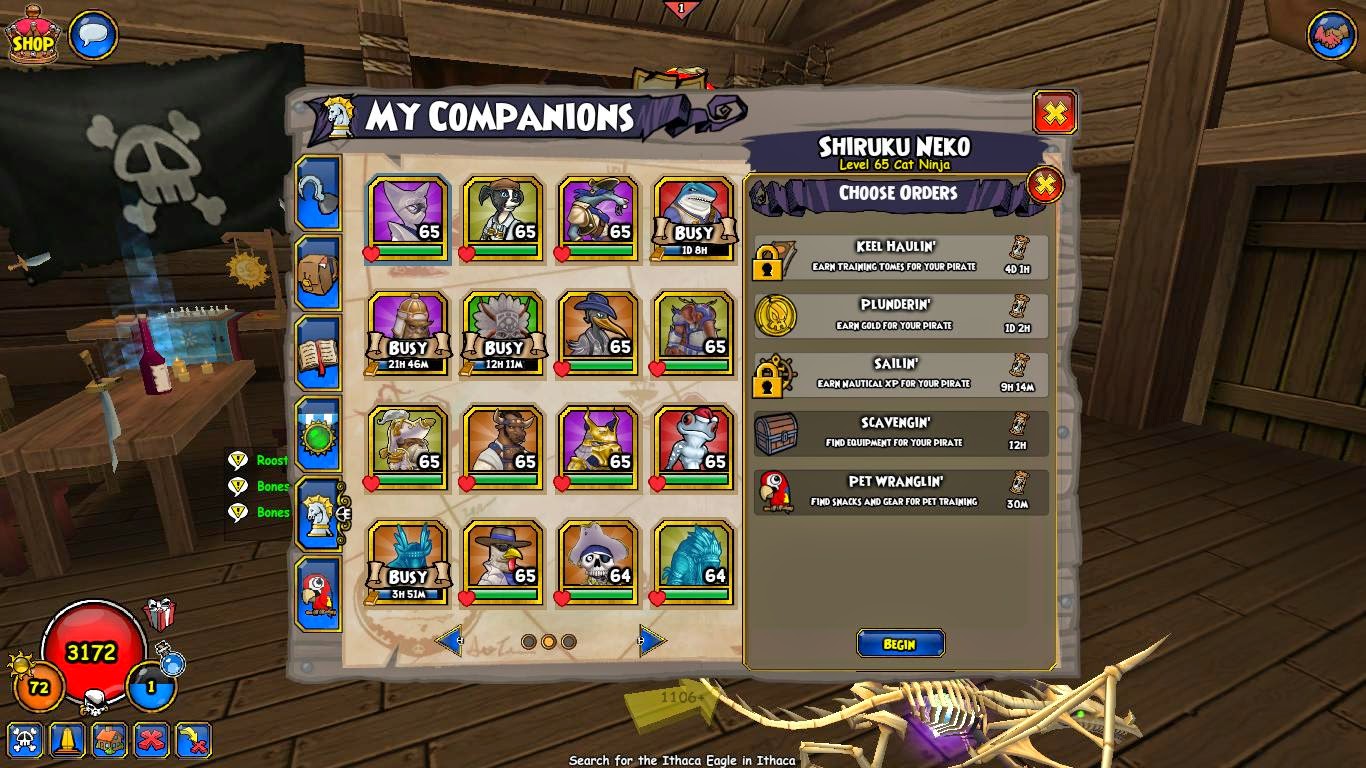Close the My Companions window
1366x768 pixels.
(1054, 113)
